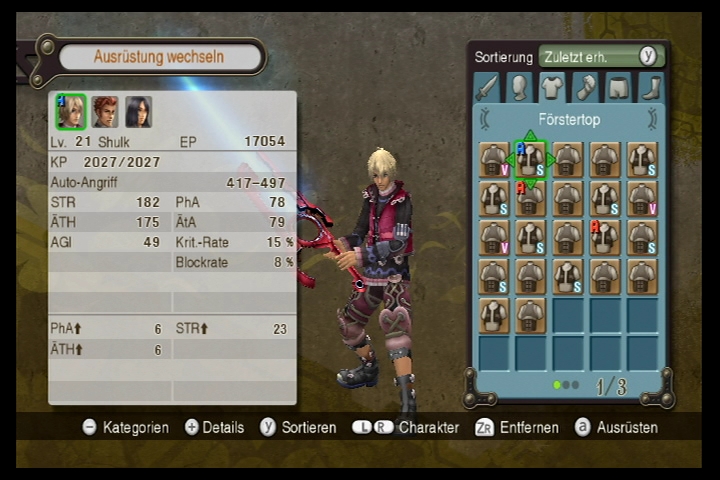Select Shulk's character portrait
The width and height of the screenshot is (720, 480).
coord(70,111)
